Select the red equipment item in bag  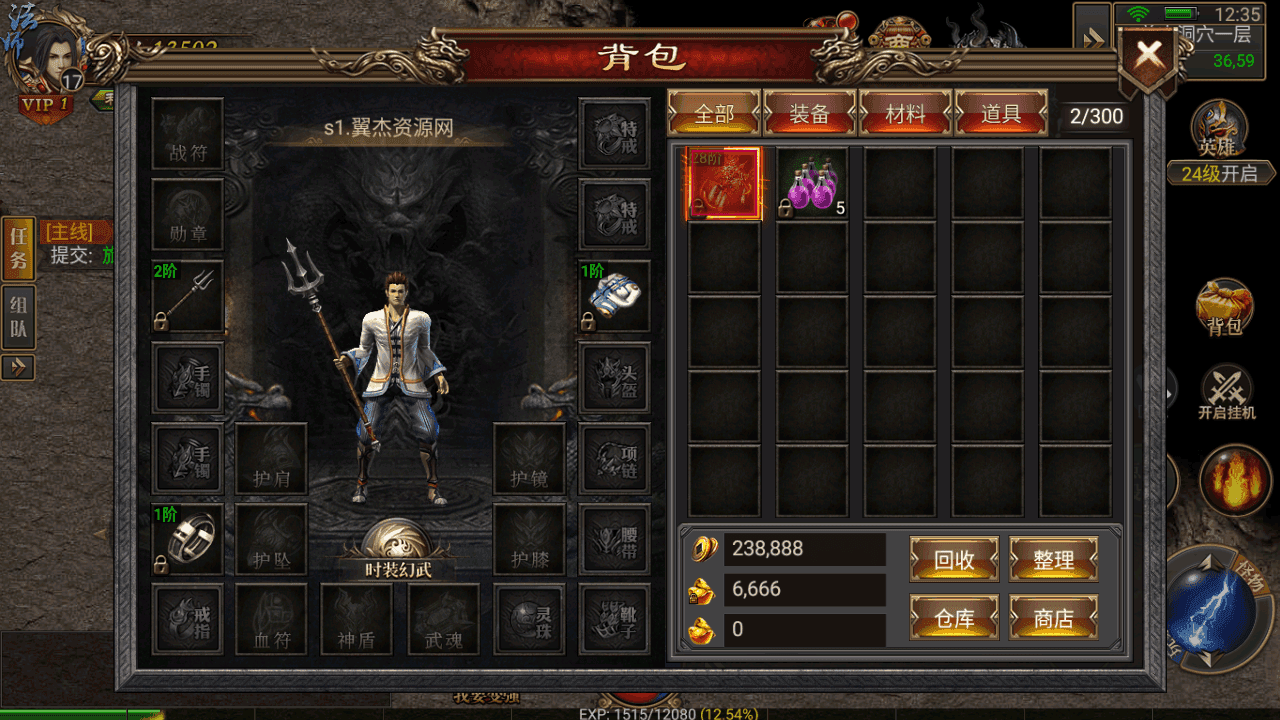pos(724,183)
